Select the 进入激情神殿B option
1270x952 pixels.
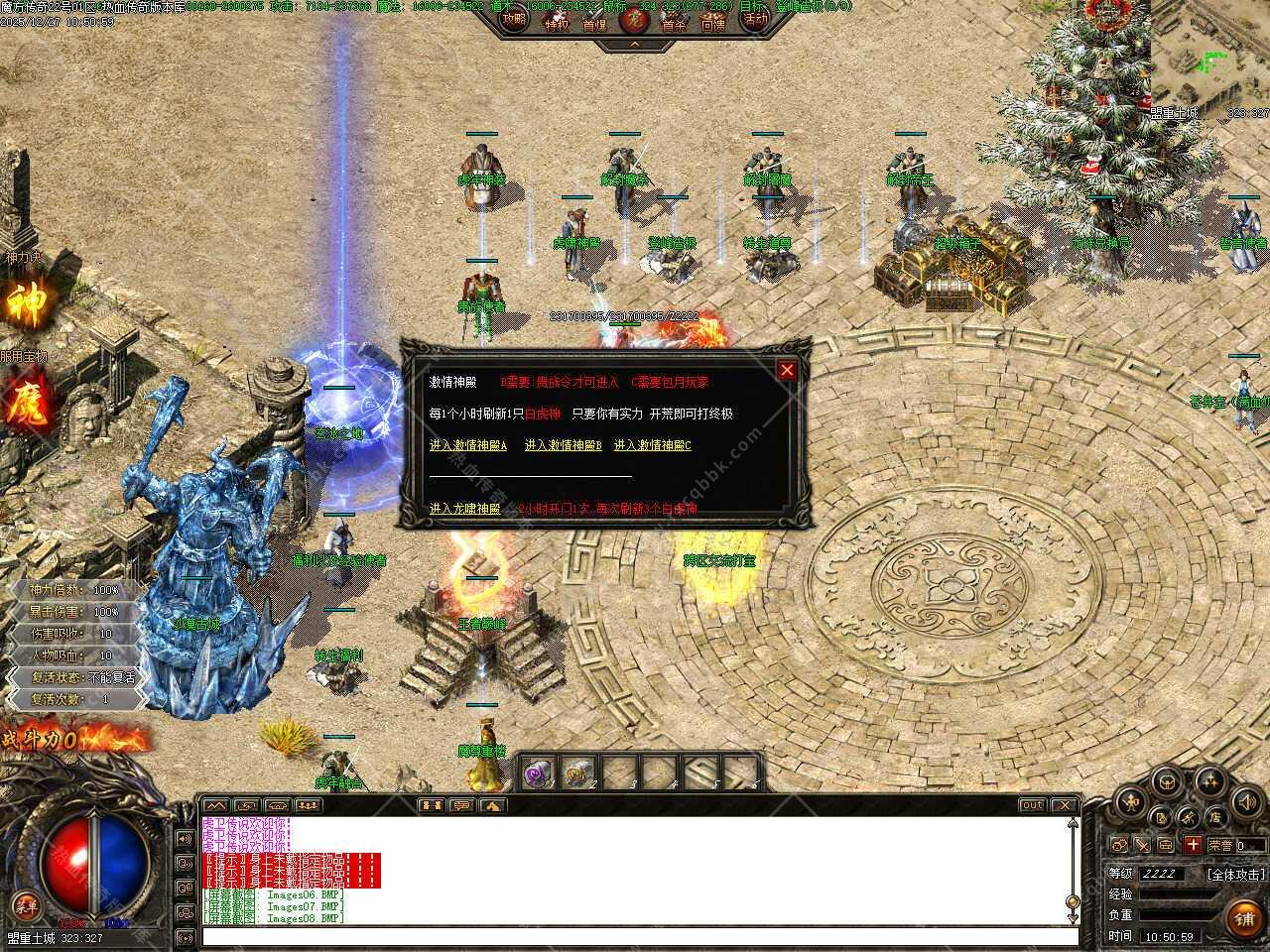click(x=564, y=446)
